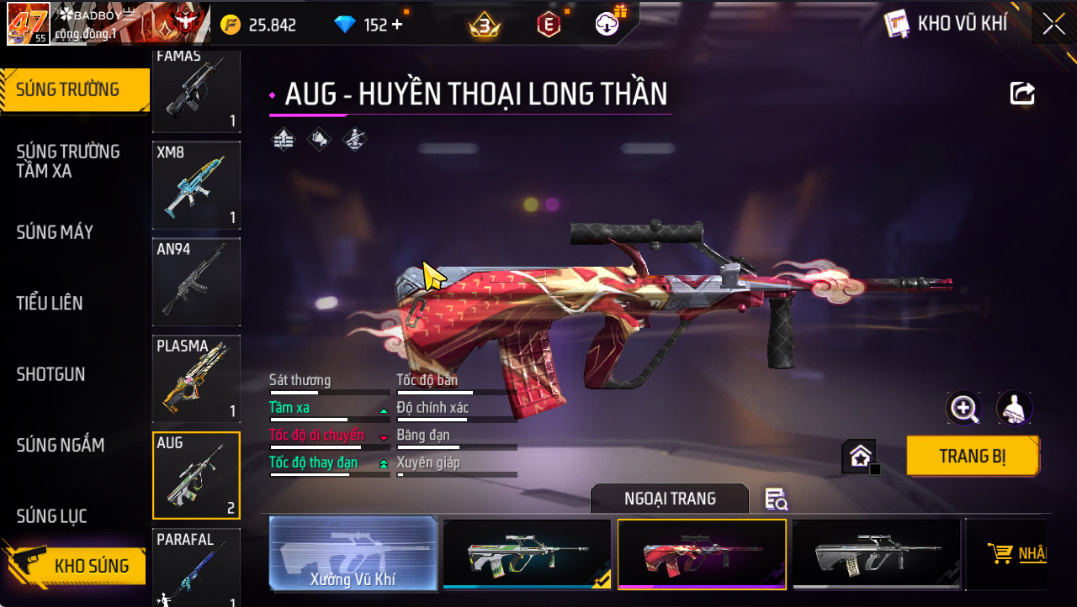The image size is (1077, 607).
Task: Open the Xưởng Vũ Khí tile
Action: (354, 553)
